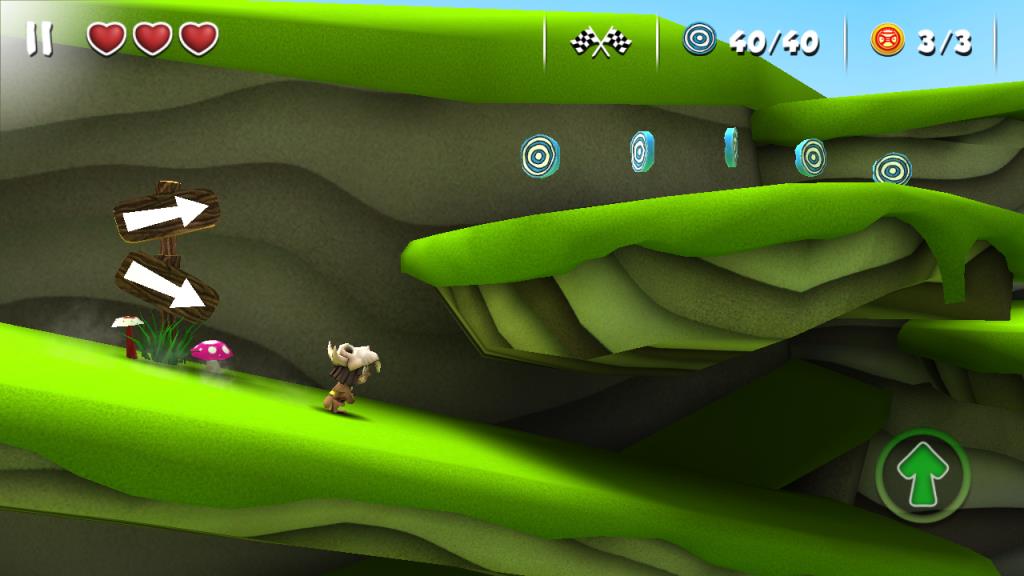Pause the game

tap(40, 40)
